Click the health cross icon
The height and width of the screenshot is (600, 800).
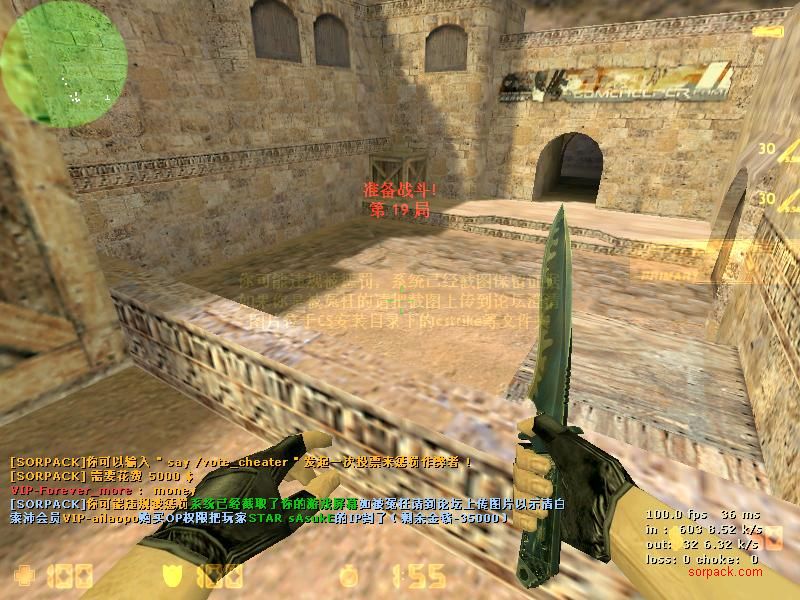pyautogui.click(x=23, y=576)
